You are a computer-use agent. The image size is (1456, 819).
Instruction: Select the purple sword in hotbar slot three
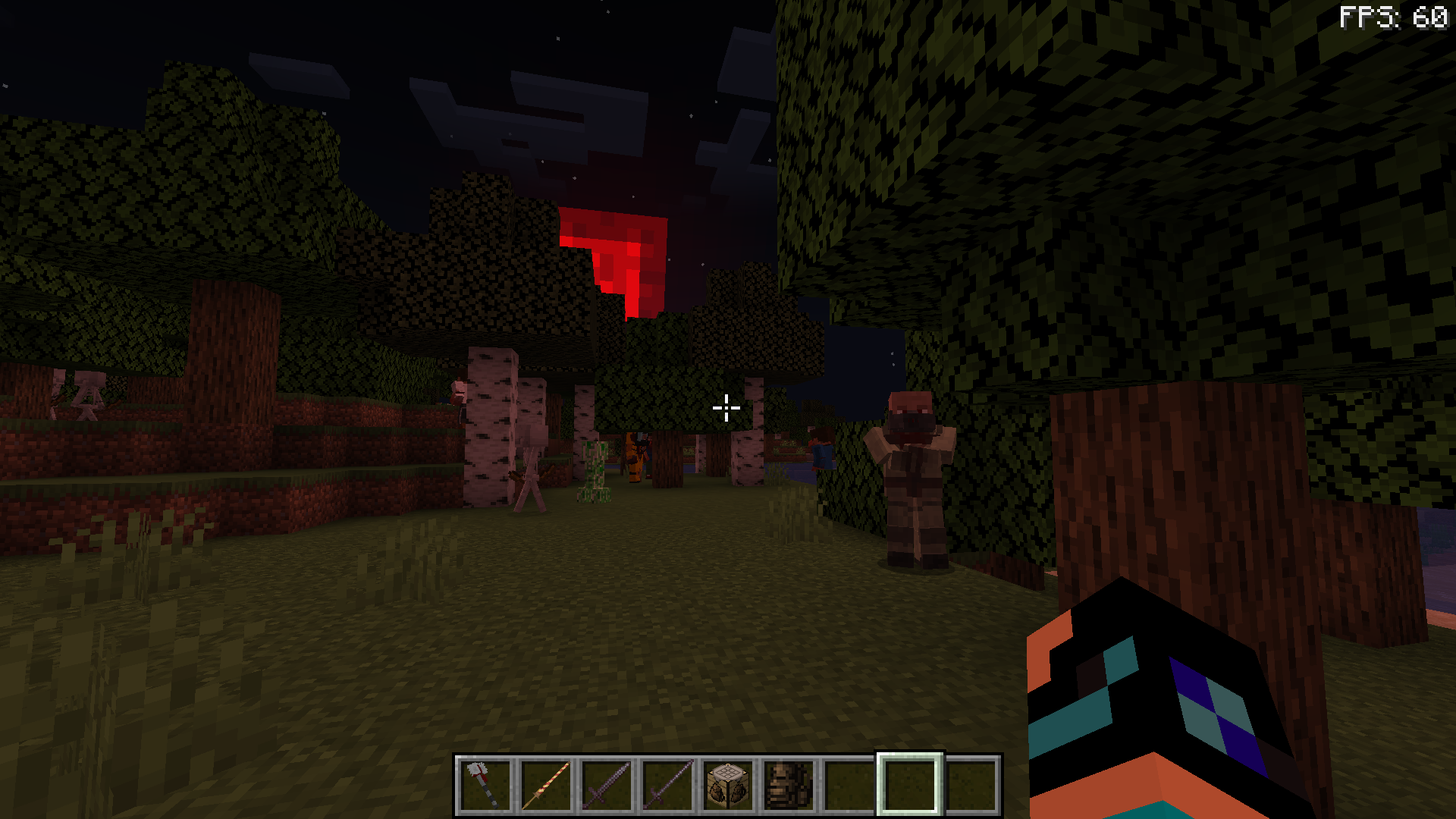606,781
